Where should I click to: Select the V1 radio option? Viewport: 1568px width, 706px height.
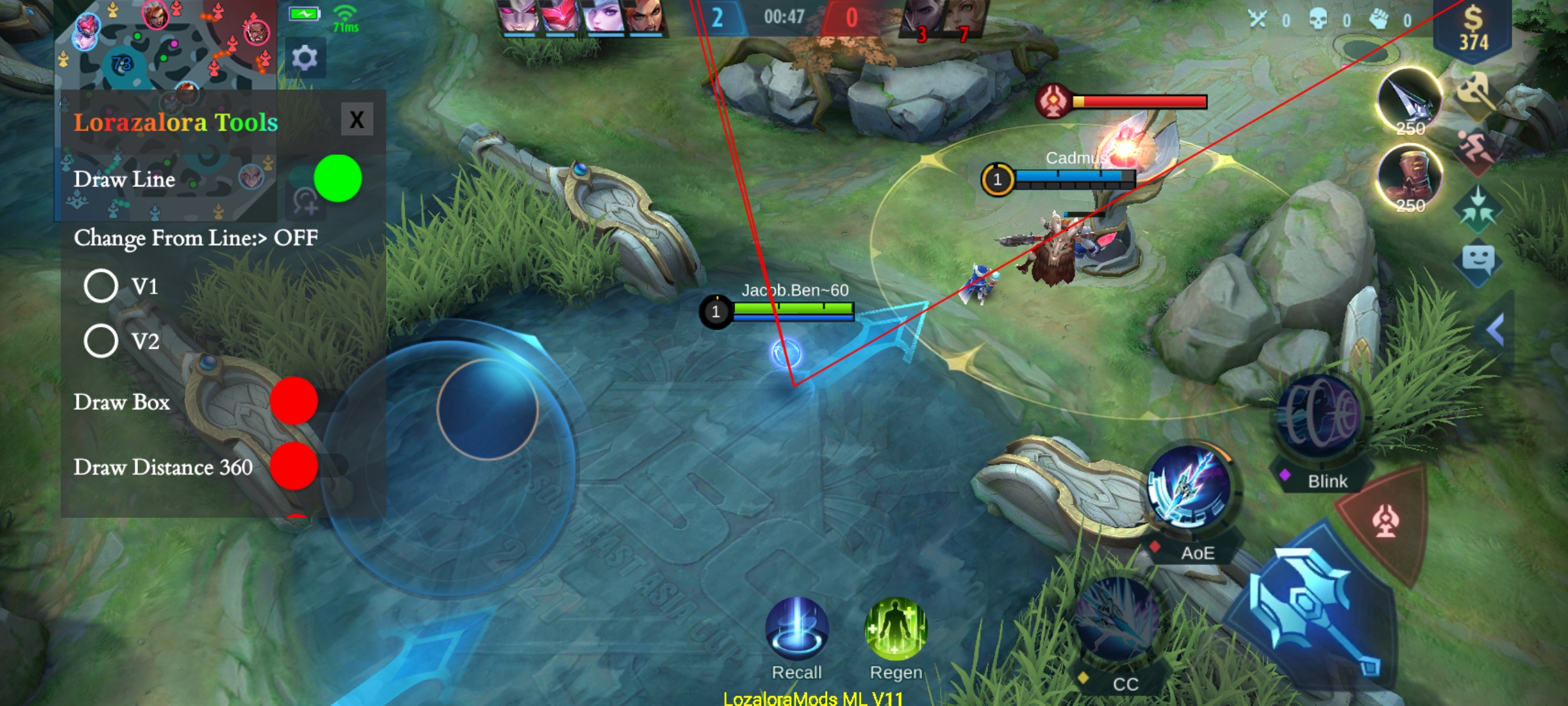[101, 286]
